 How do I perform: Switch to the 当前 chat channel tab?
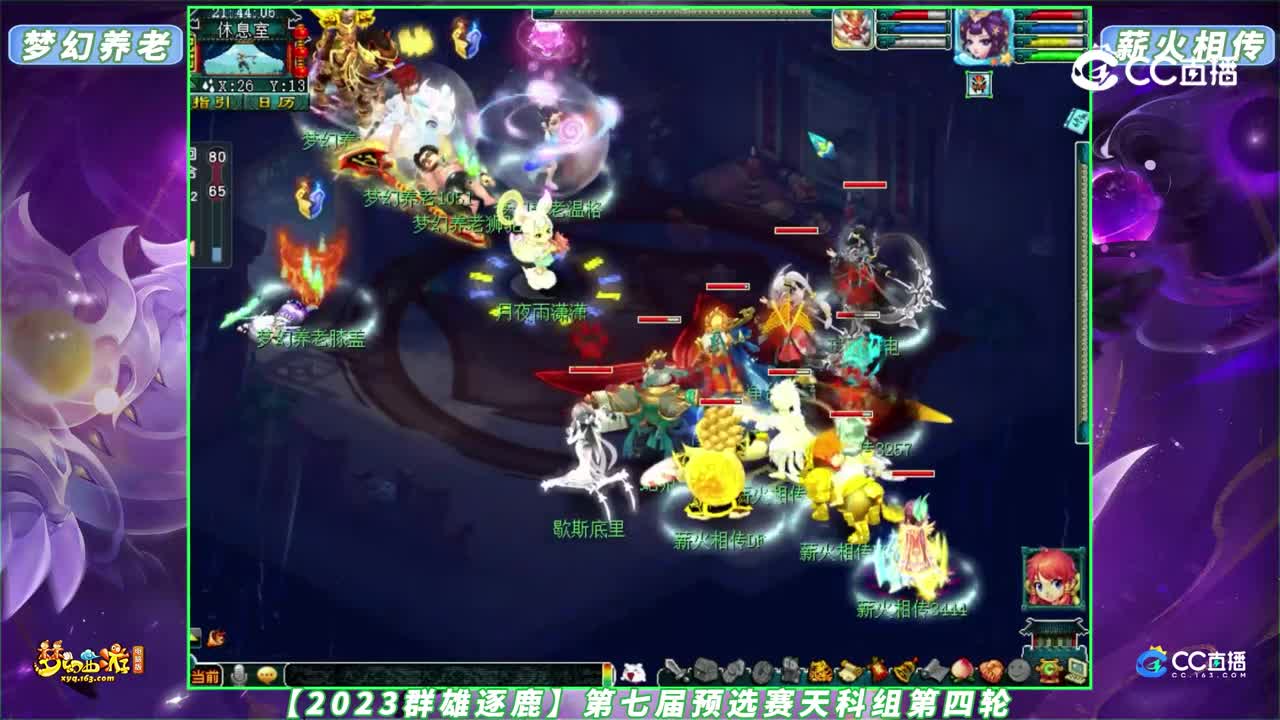(x=206, y=675)
